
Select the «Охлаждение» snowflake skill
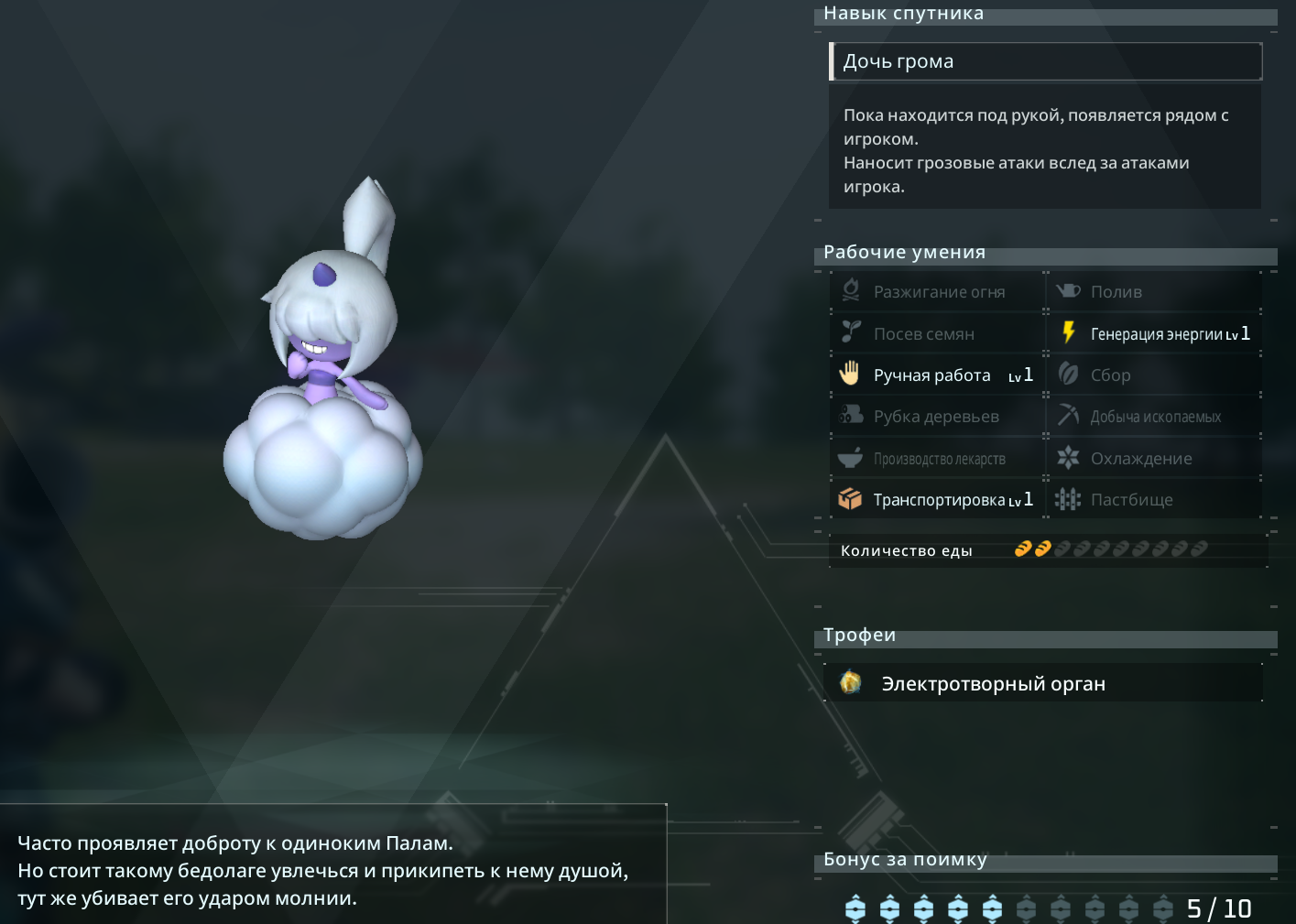[x=1154, y=458]
